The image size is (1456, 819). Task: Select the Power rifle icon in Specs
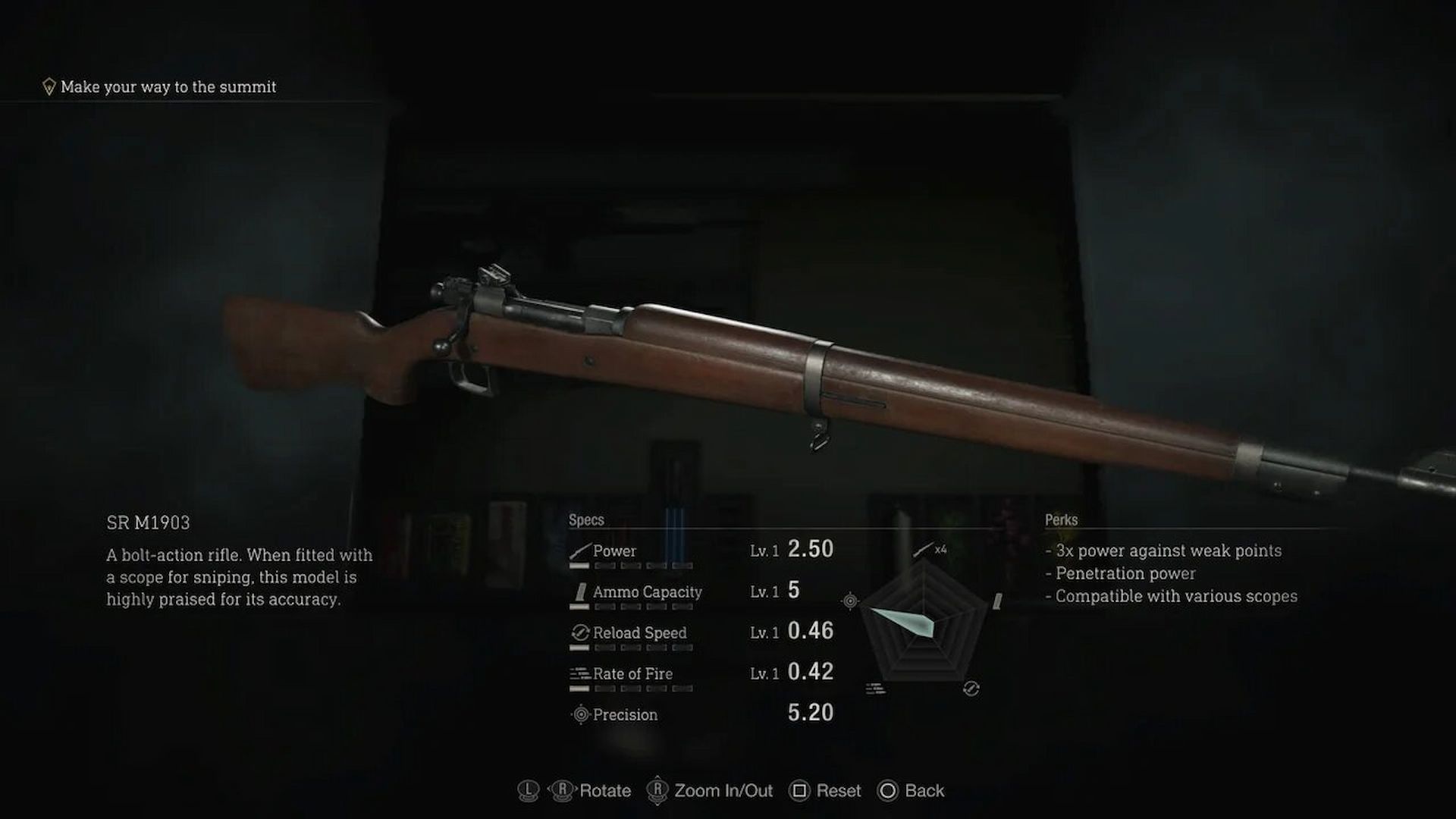(579, 551)
